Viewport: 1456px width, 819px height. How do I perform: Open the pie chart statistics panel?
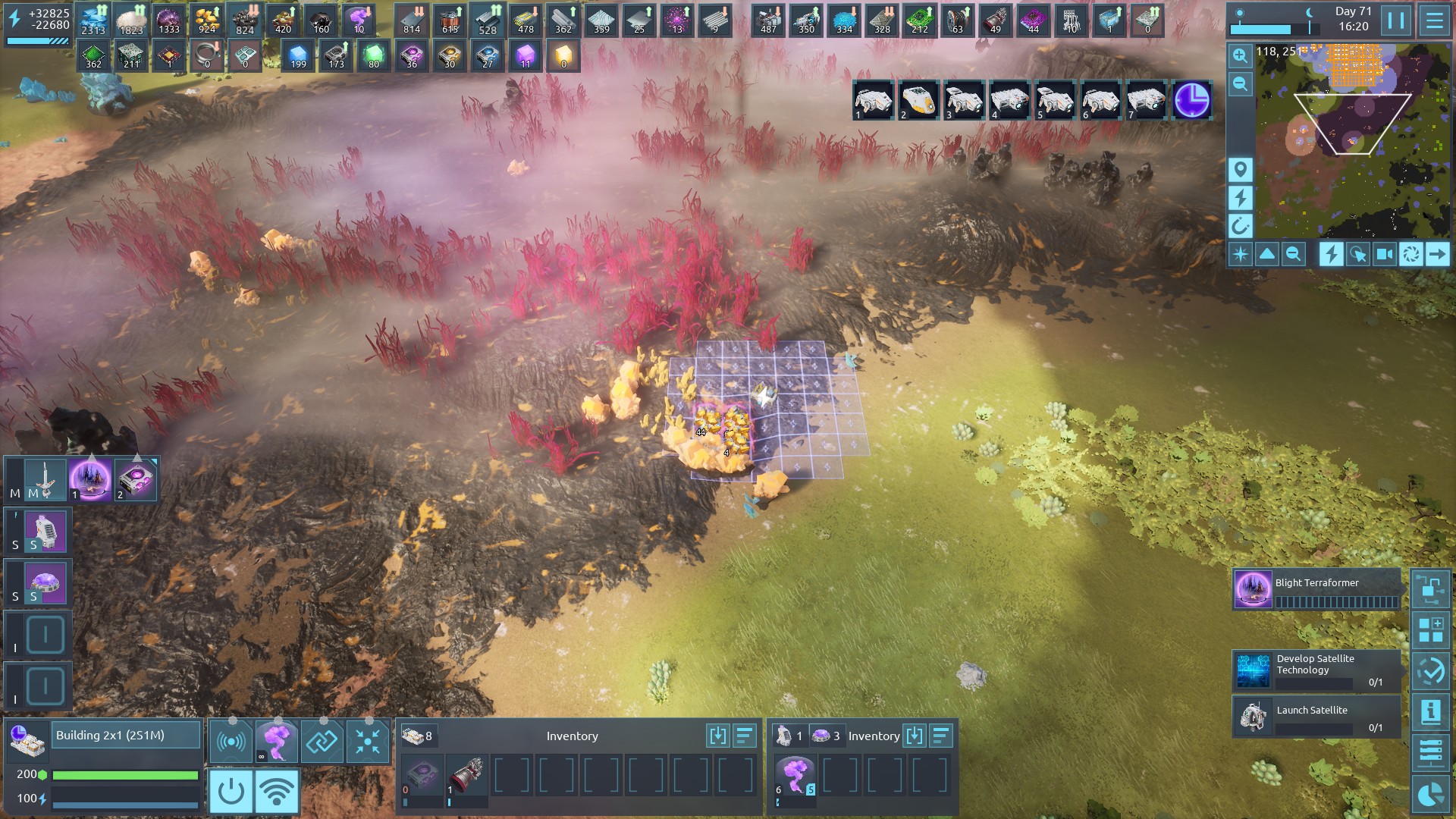click(x=1431, y=794)
